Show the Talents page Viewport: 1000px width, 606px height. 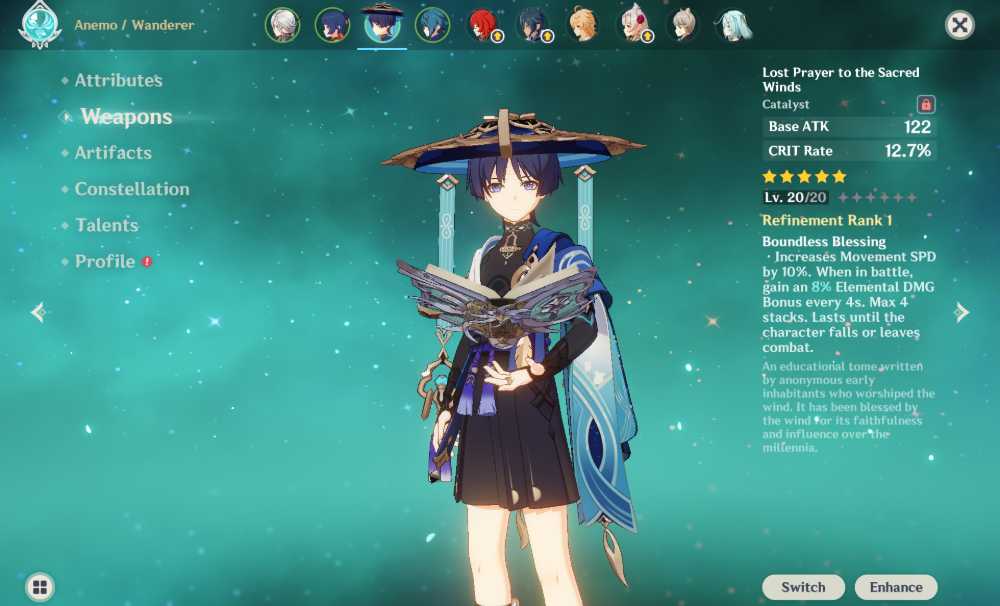point(106,225)
